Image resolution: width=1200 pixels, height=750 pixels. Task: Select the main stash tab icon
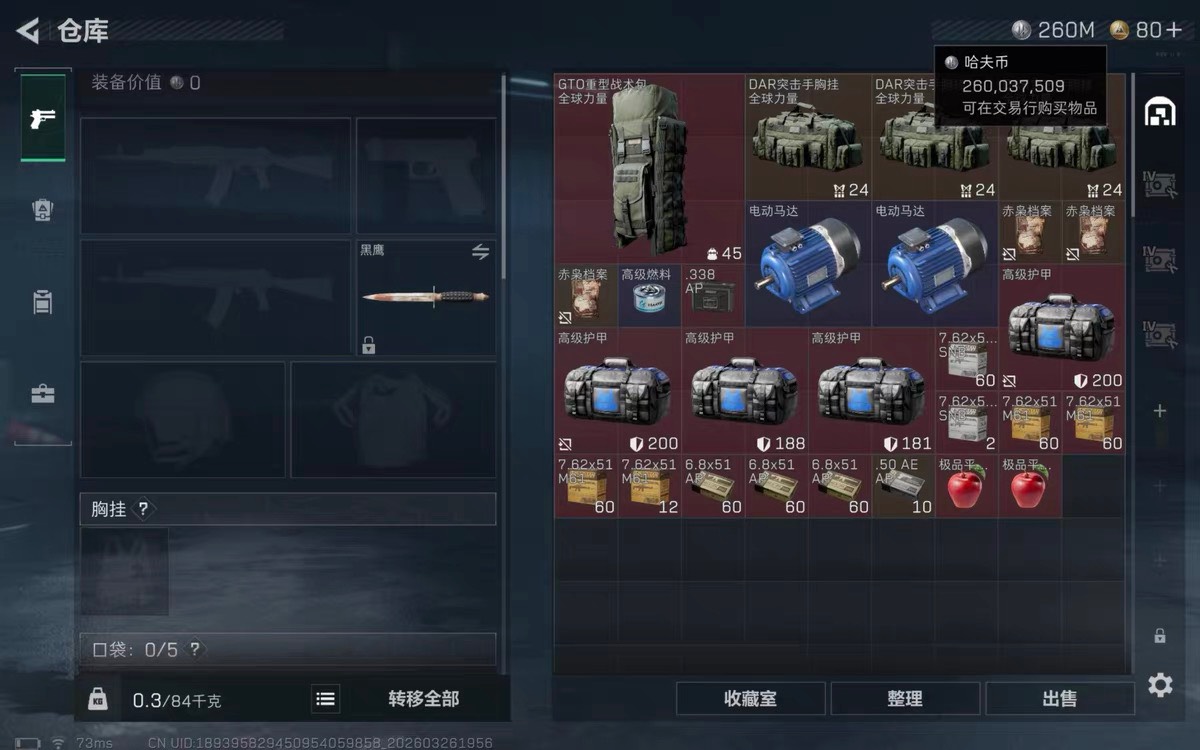click(x=1160, y=113)
